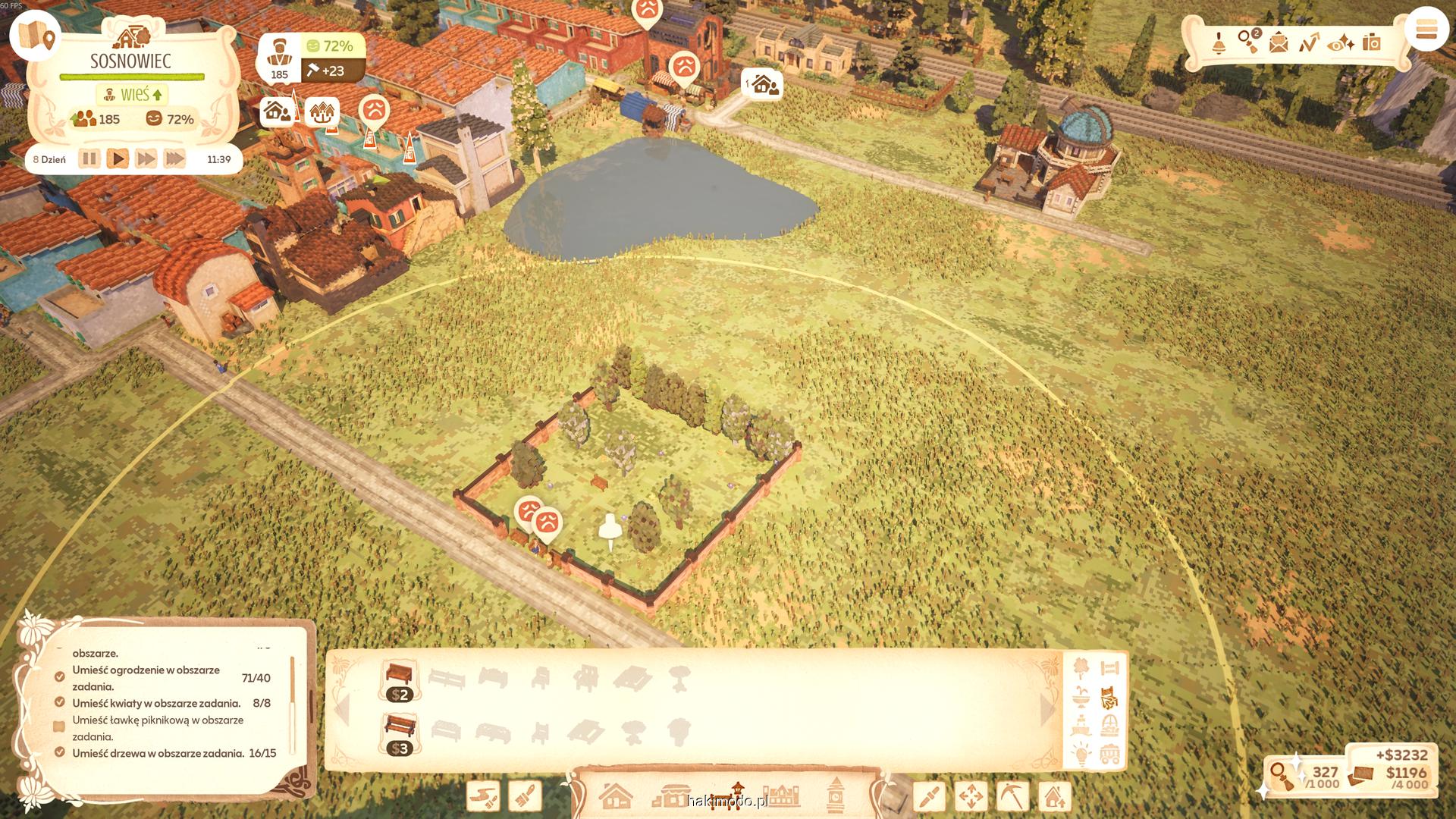Viewport: 1456px width, 819px height.
Task: Select the $2 bench item
Action: coord(400,680)
